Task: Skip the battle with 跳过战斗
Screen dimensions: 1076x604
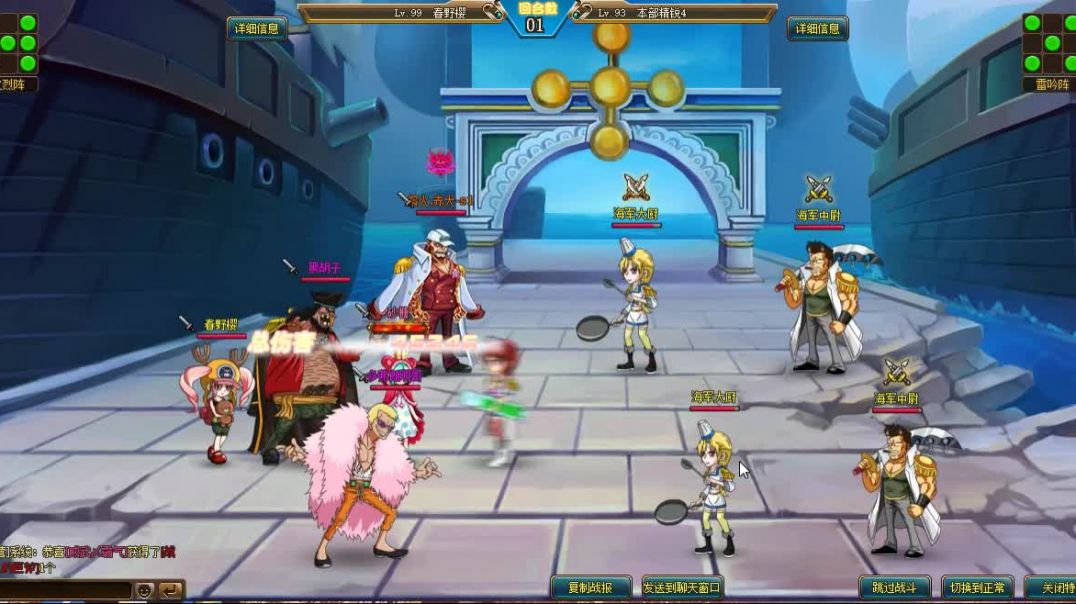Action: tap(894, 588)
